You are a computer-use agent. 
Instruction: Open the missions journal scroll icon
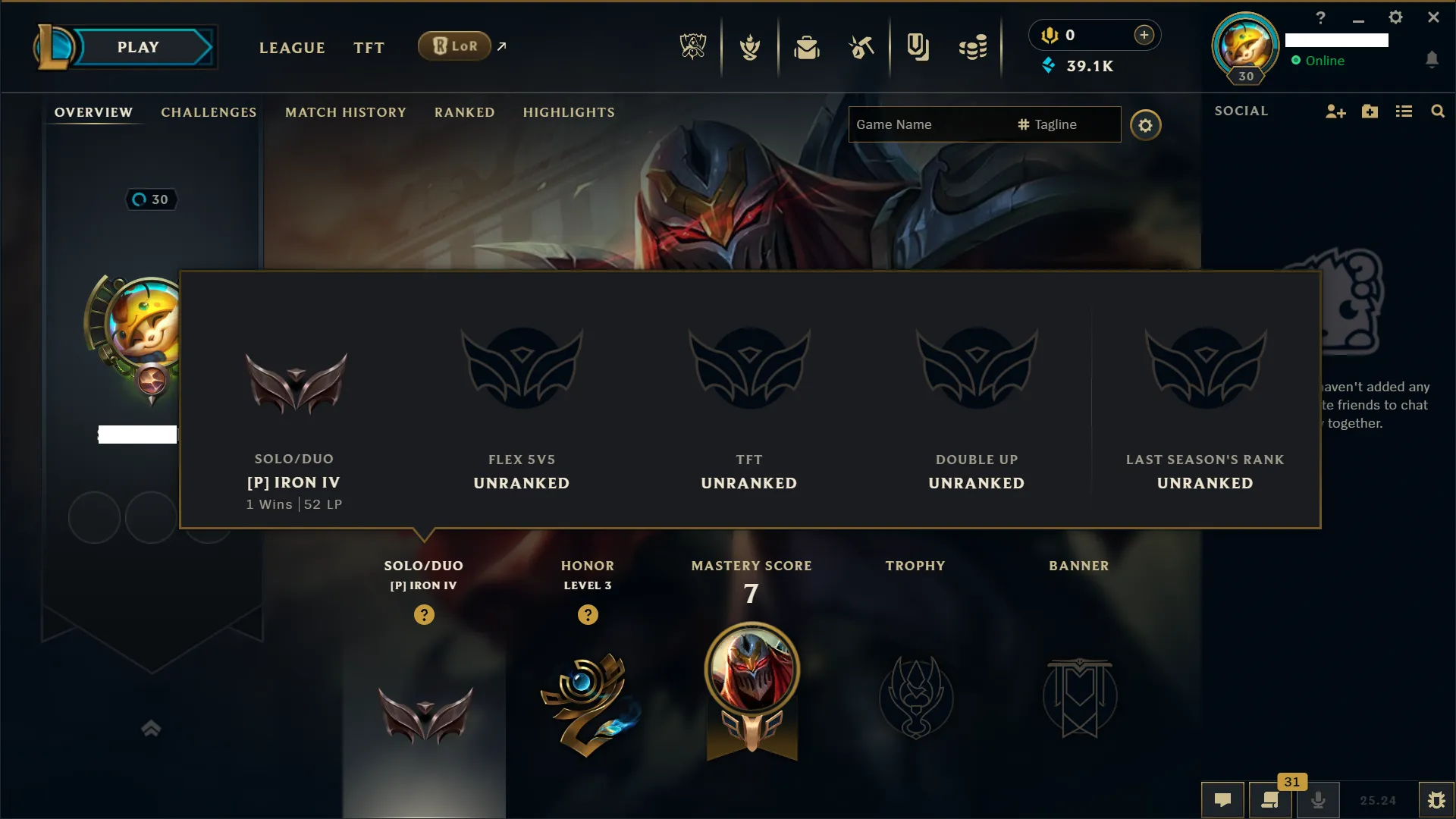click(1271, 800)
